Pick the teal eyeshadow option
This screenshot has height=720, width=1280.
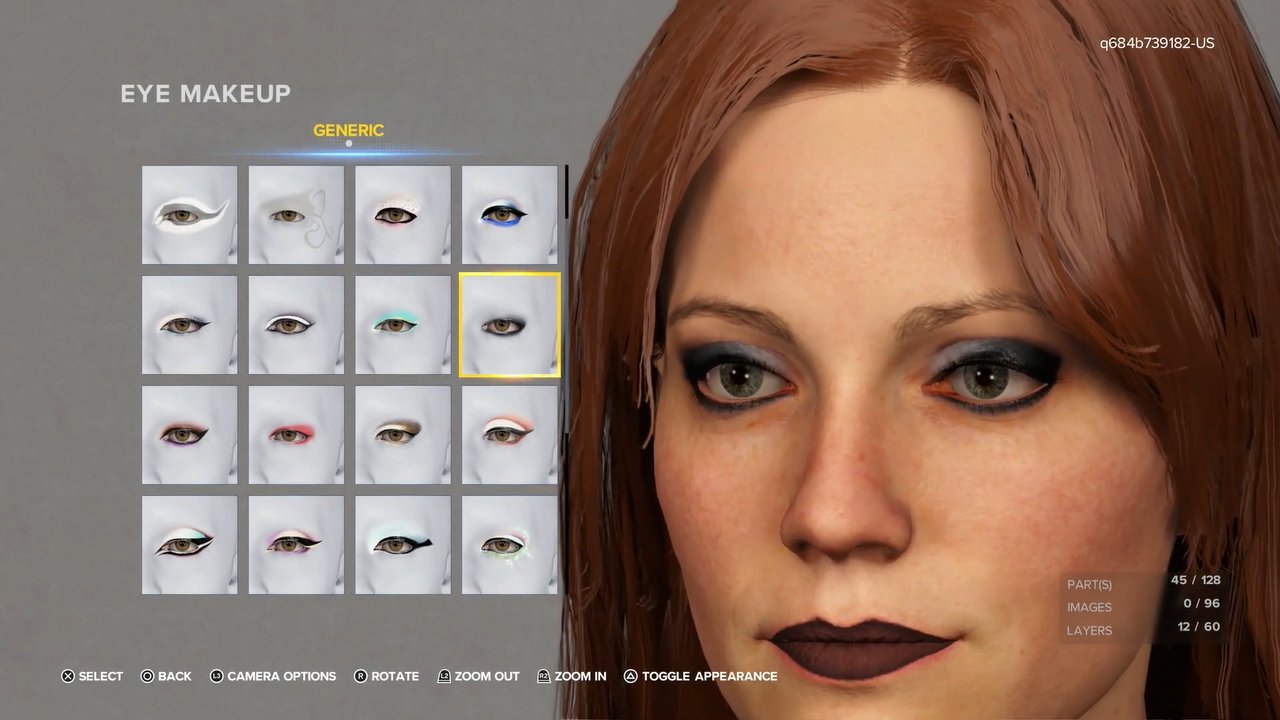tap(402, 324)
